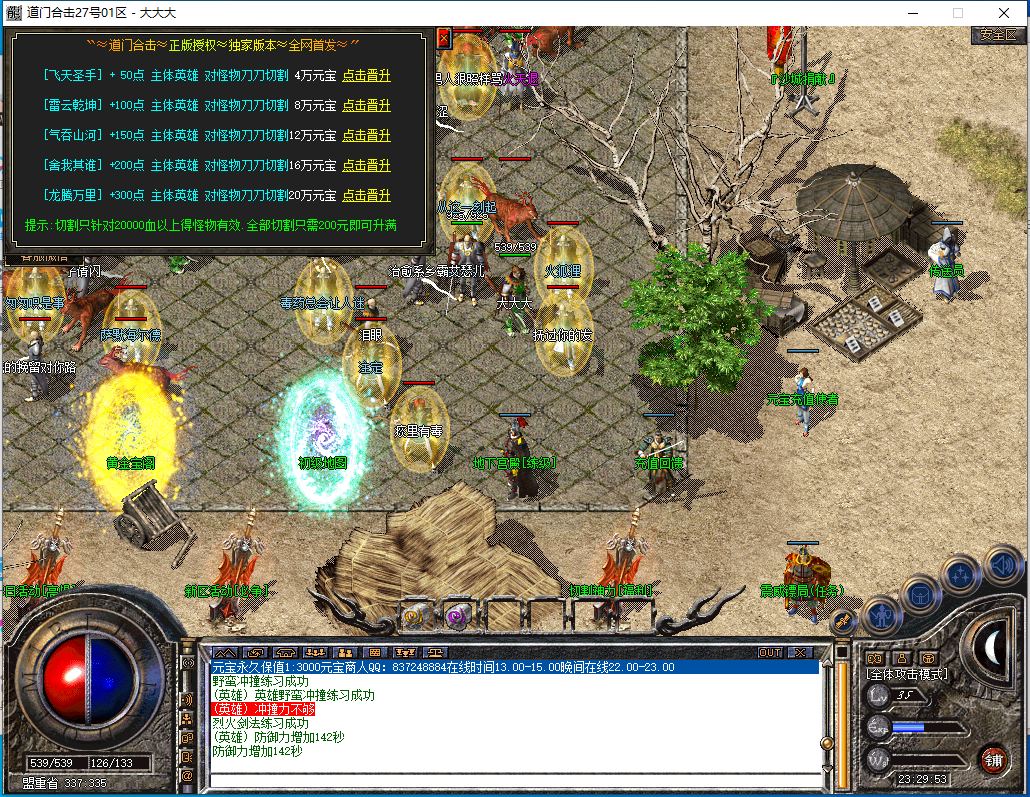Click the OUT button above chat
Image resolution: width=1030 pixels, height=797 pixels.
[x=770, y=652]
